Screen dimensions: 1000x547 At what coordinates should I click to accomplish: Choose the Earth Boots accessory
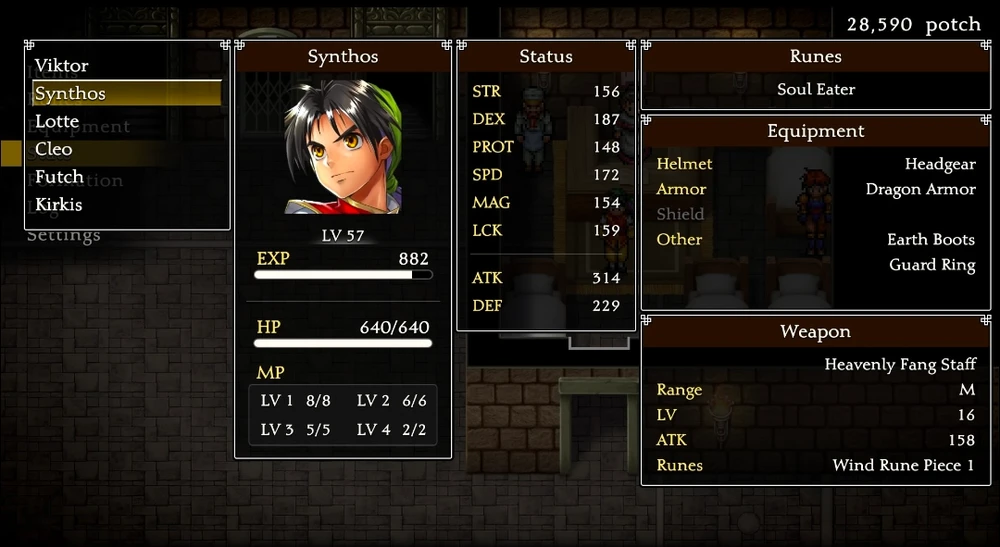click(930, 240)
